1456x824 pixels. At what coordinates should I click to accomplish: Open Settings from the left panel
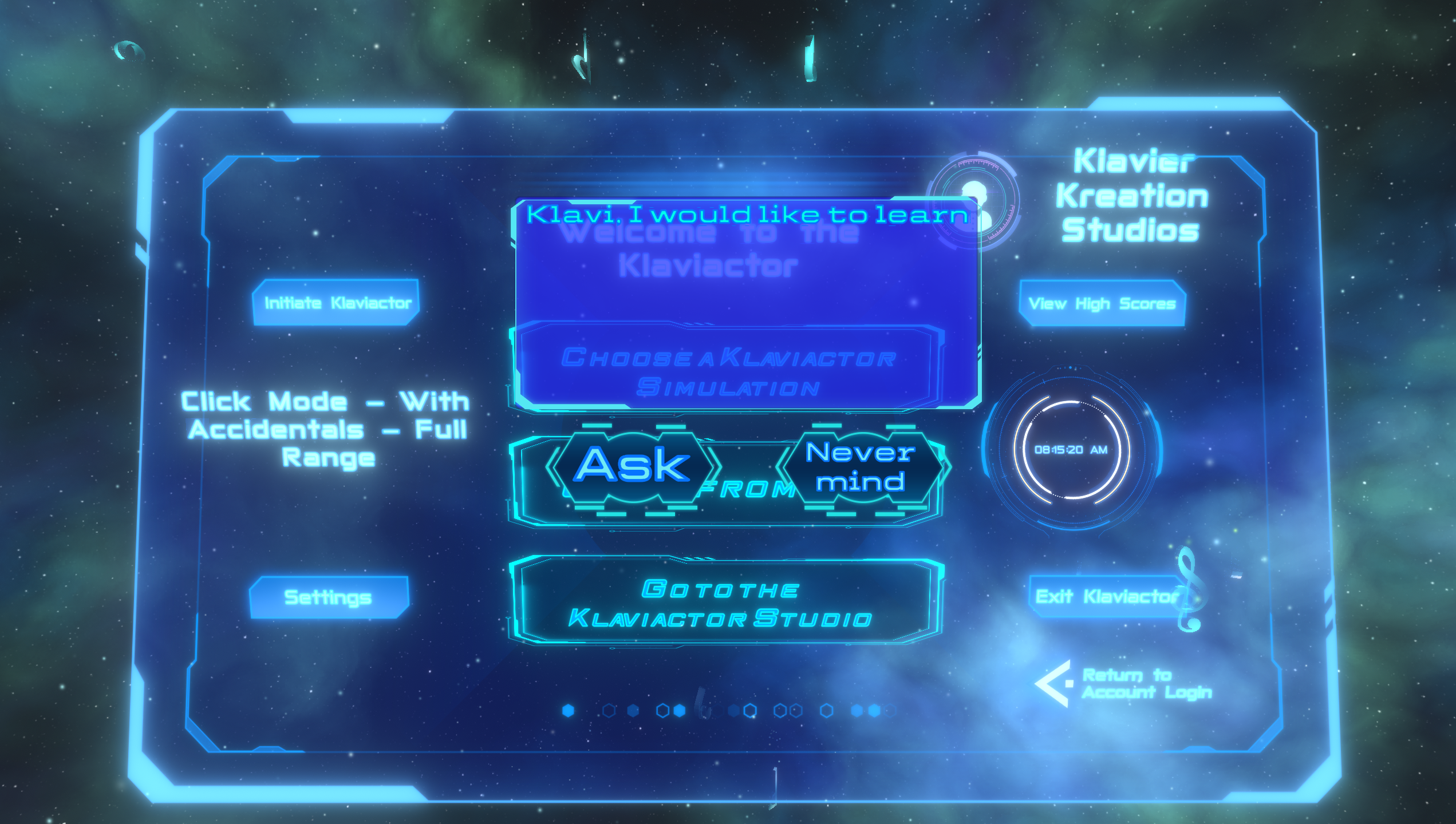(x=327, y=597)
